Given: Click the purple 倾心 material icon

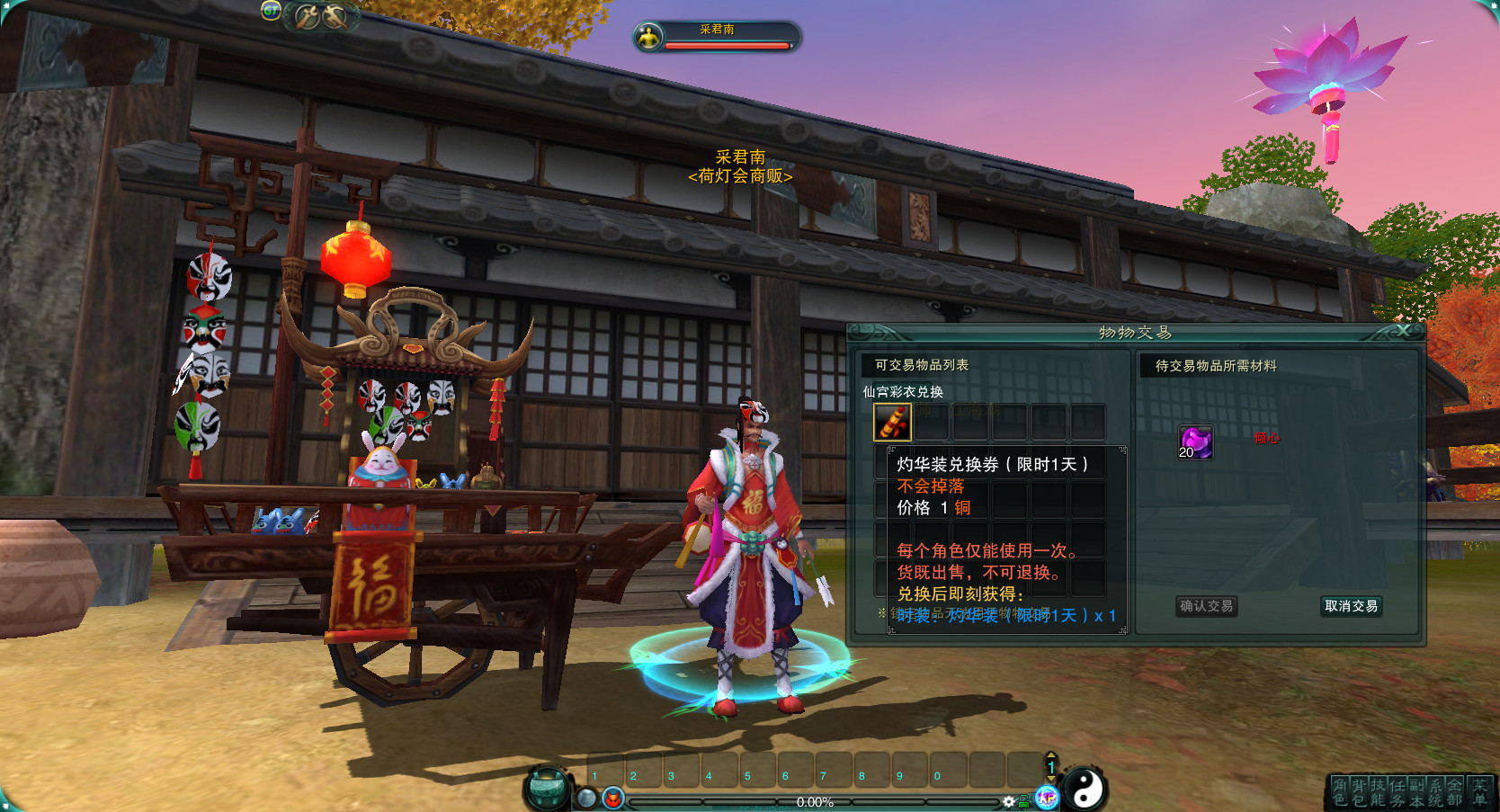Looking at the screenshot, I should point(1195,442).
